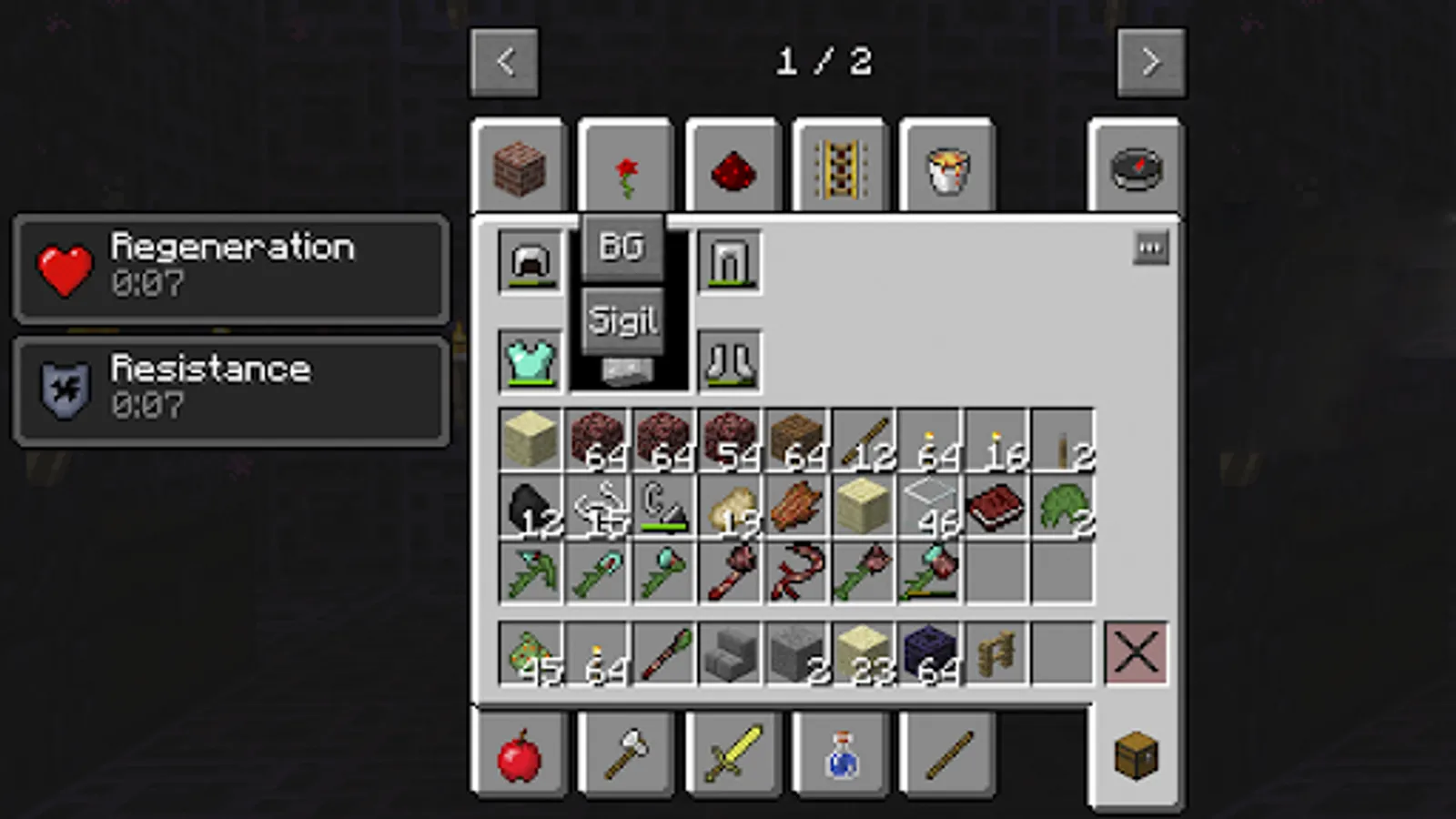Select the milk bucket category tab
This screenshot has width=1456, height=819.
946,168
